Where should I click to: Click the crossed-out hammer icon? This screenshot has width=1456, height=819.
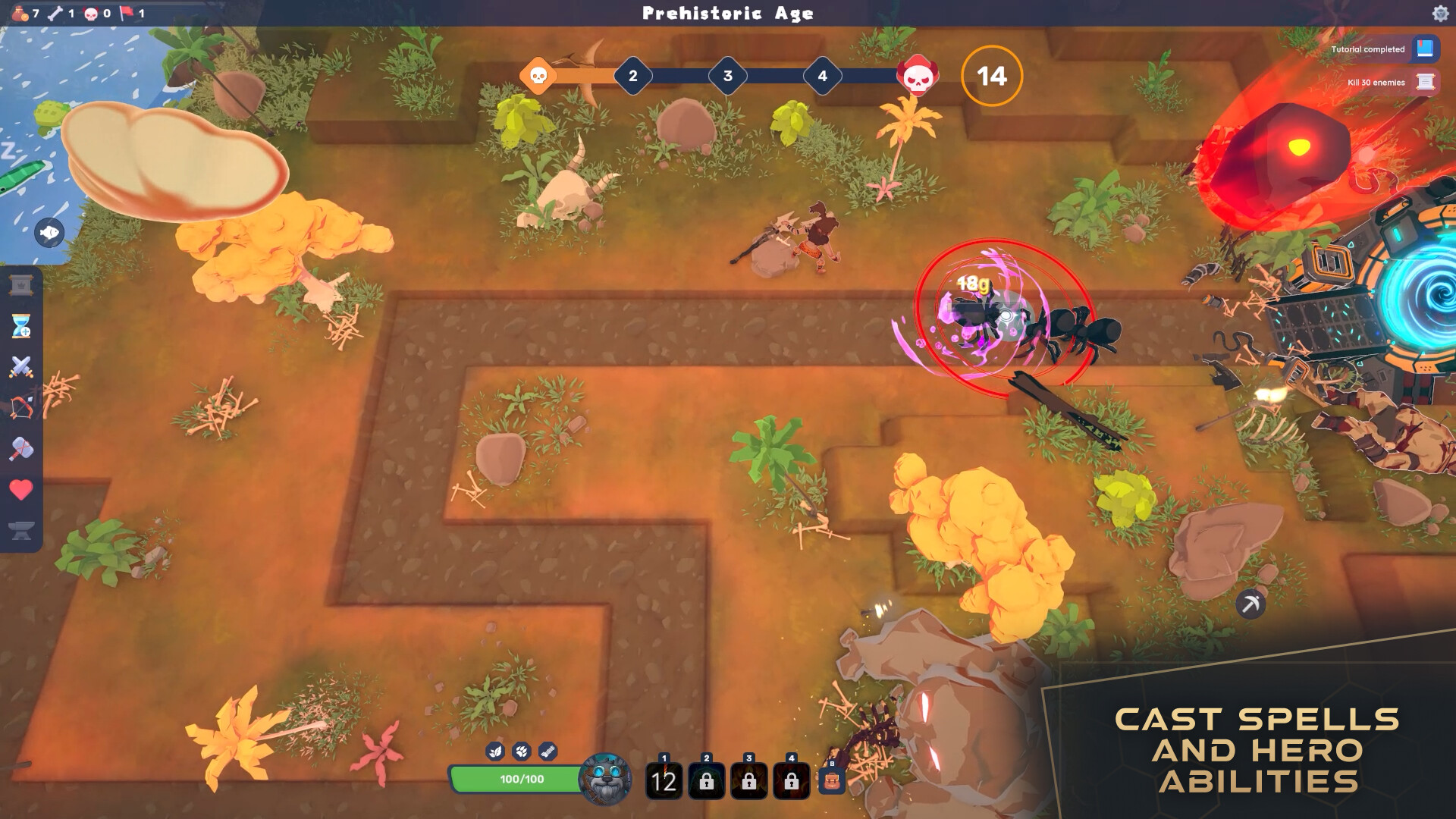(21, 443)
